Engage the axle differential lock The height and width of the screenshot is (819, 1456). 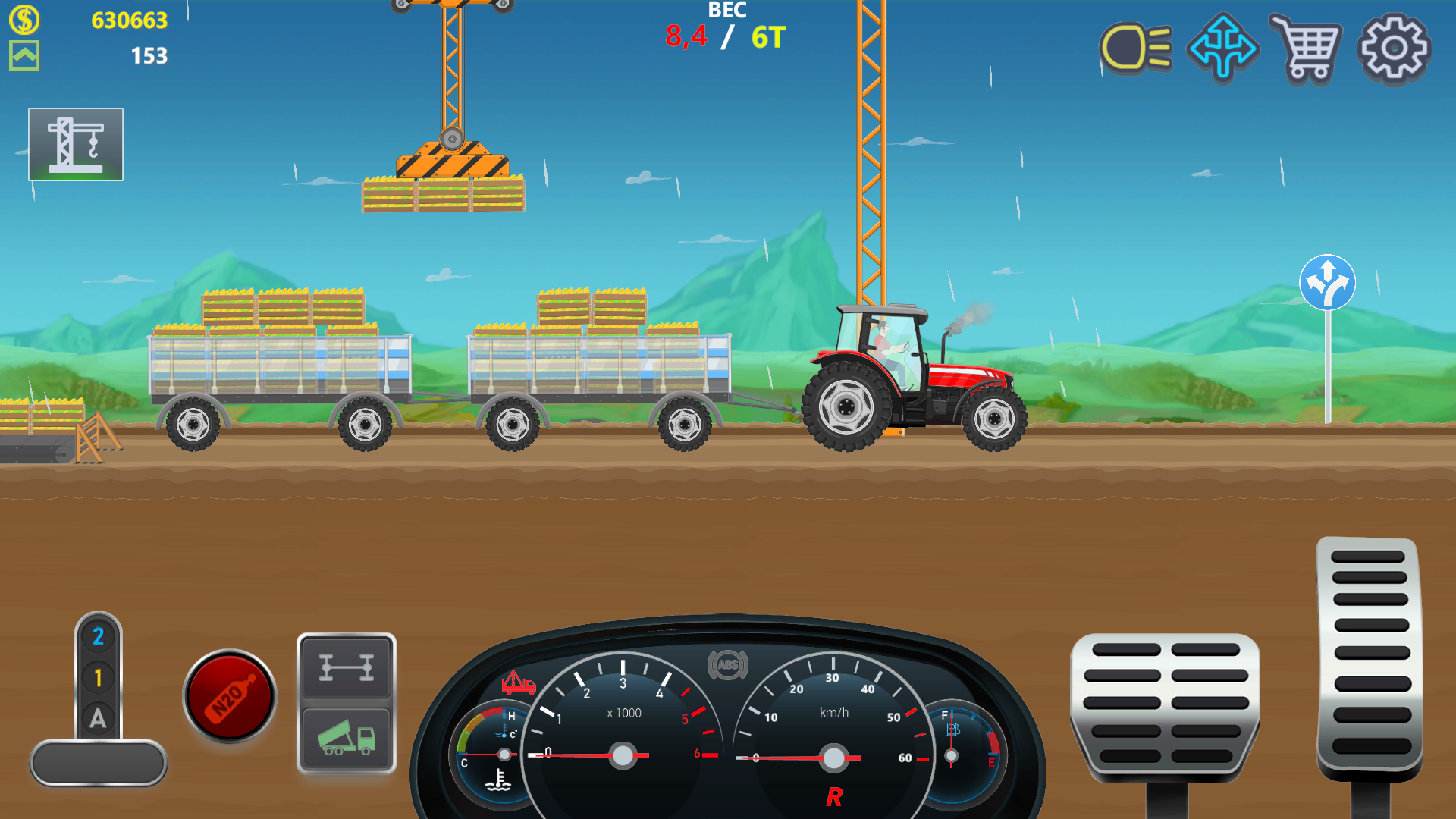347,667
